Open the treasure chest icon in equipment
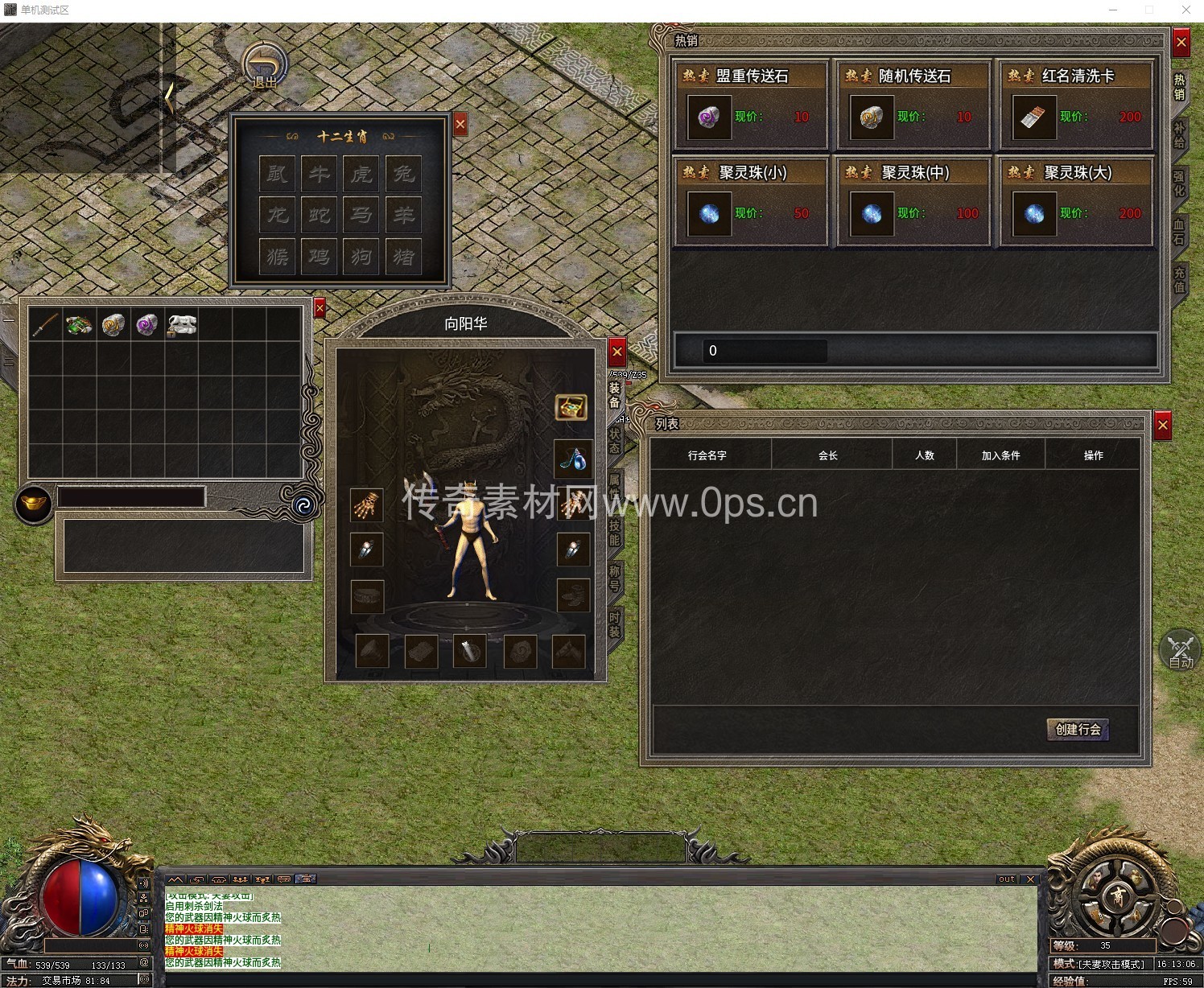The image size is (1204, 988). tap(571, 407)
